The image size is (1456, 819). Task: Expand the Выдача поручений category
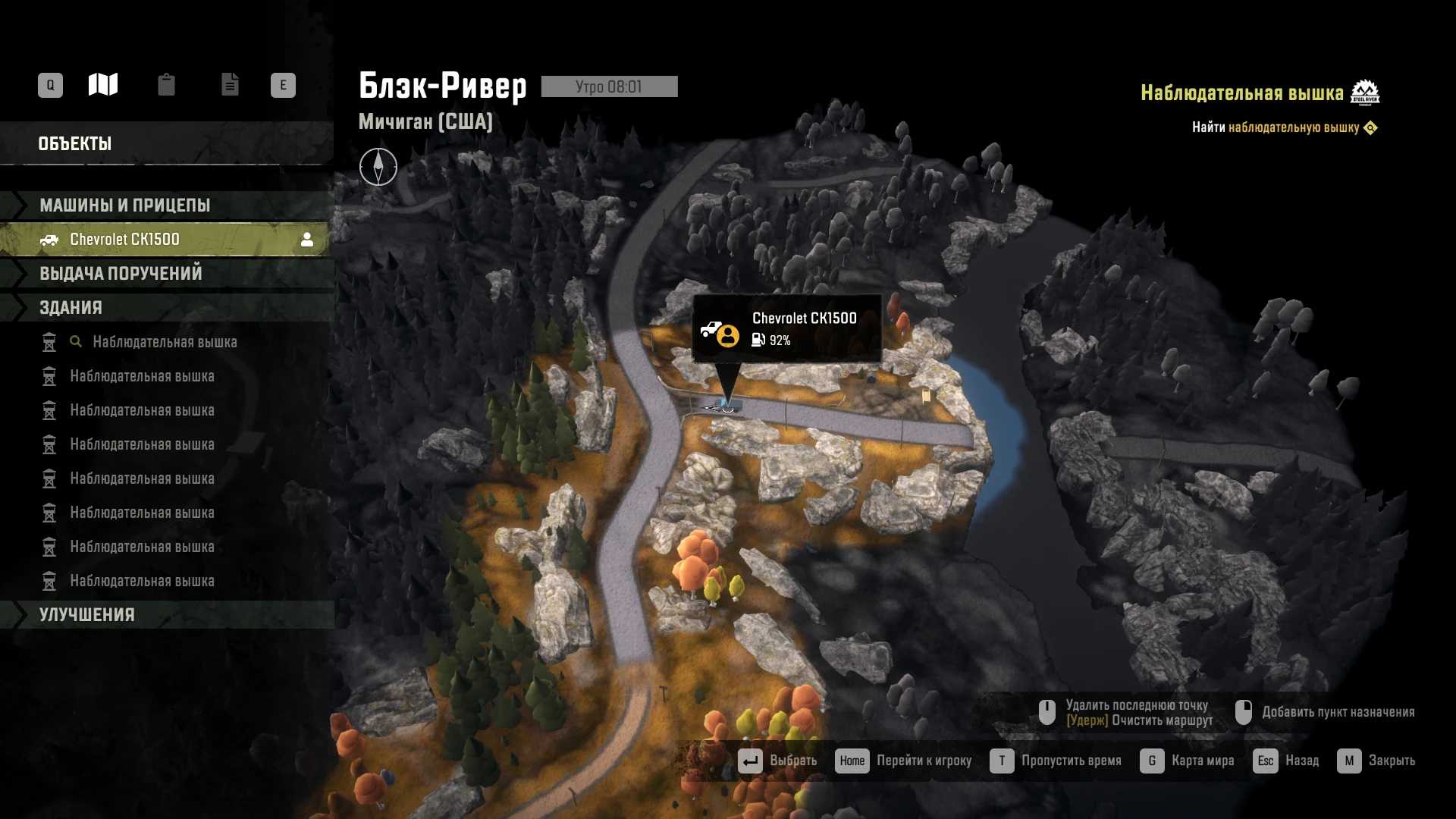[121, 274]
